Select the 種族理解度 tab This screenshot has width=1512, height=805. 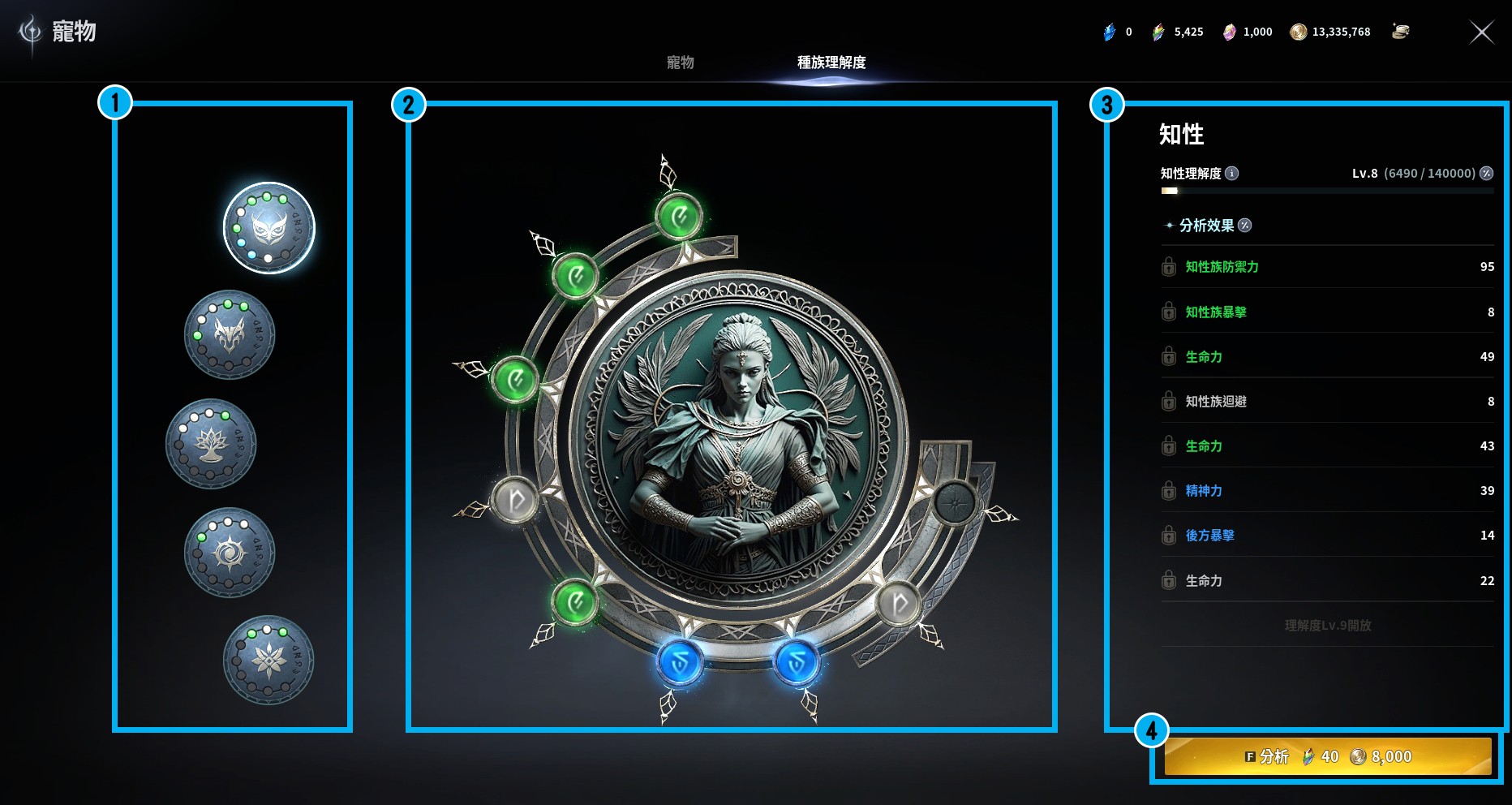pyautogui.click(x=831, y=62)
